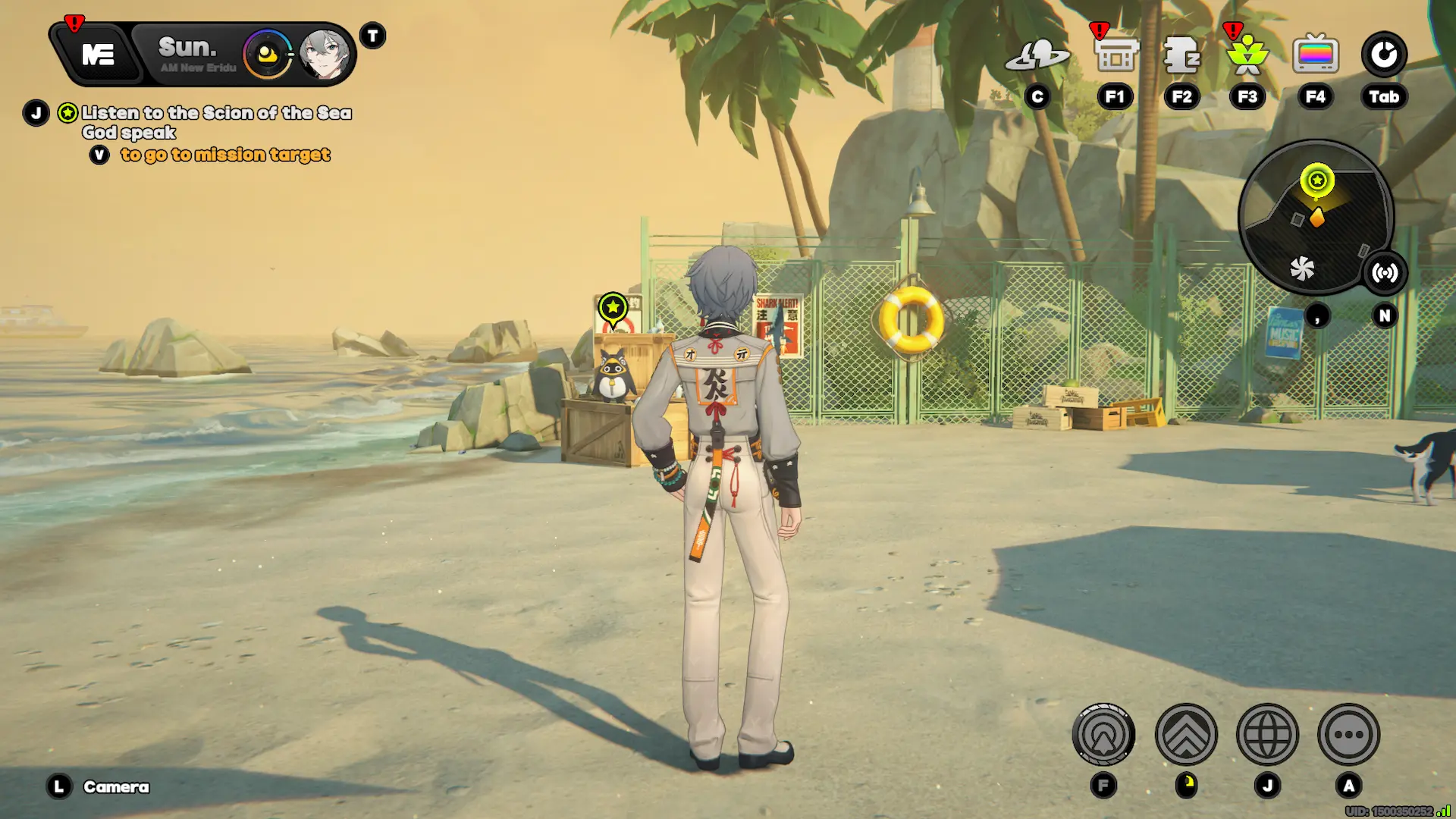
Task: Open the globe icon button
Action: [x=1267, y=734]
